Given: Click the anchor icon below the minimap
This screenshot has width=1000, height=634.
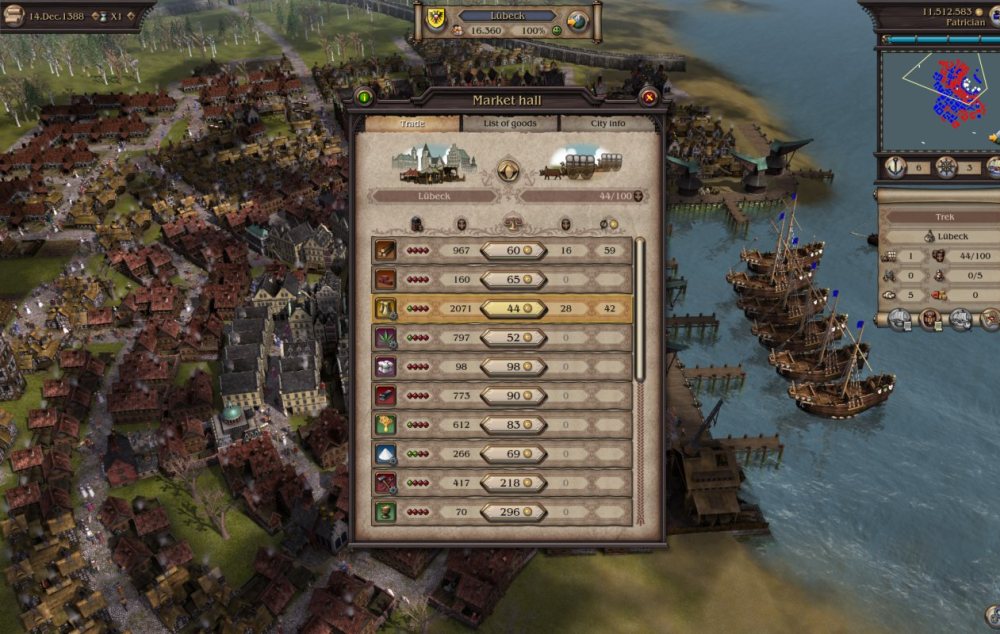Looking at the screenshot, I should (x=896, y=167).
